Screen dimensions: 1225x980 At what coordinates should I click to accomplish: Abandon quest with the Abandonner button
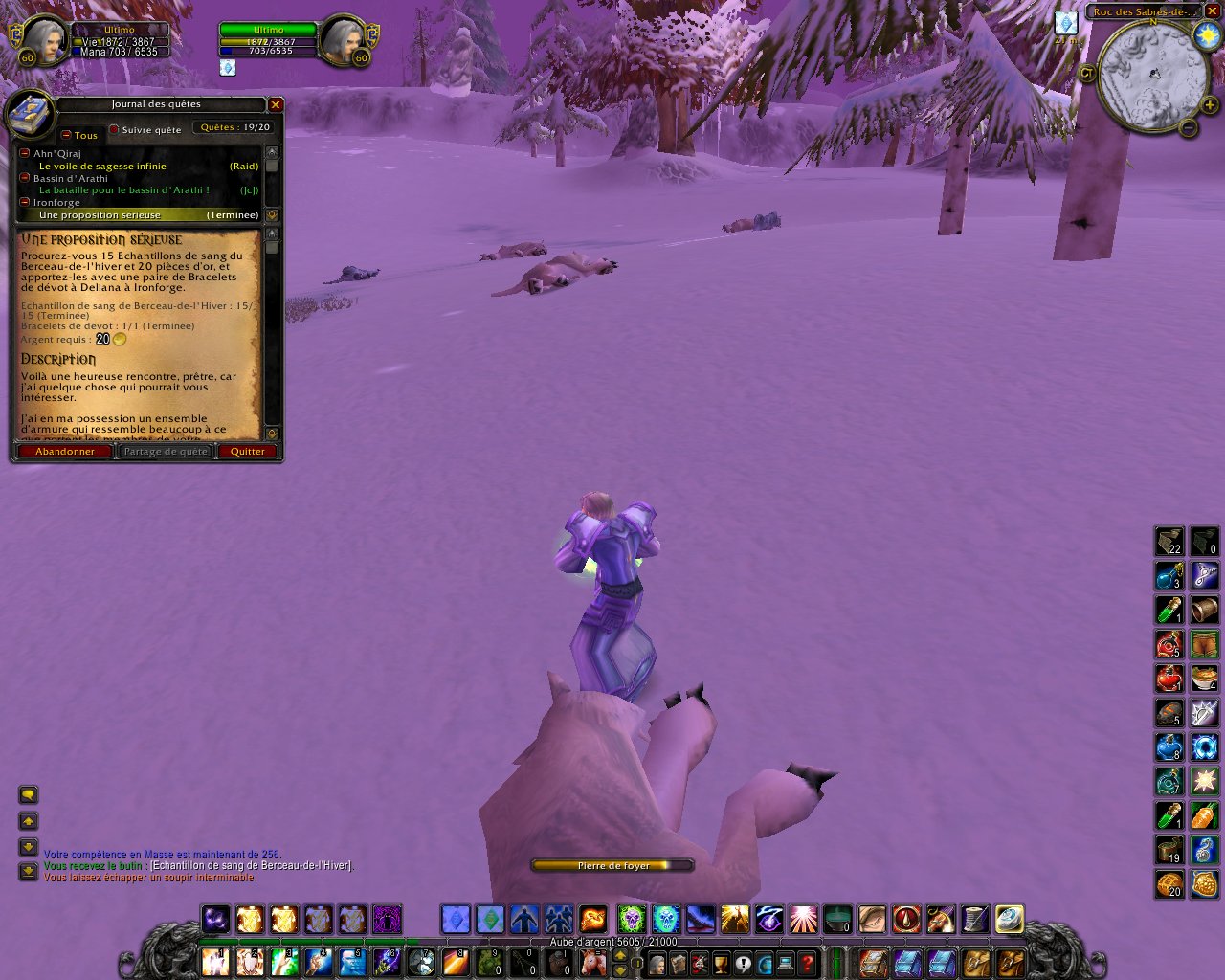[65, 452]
